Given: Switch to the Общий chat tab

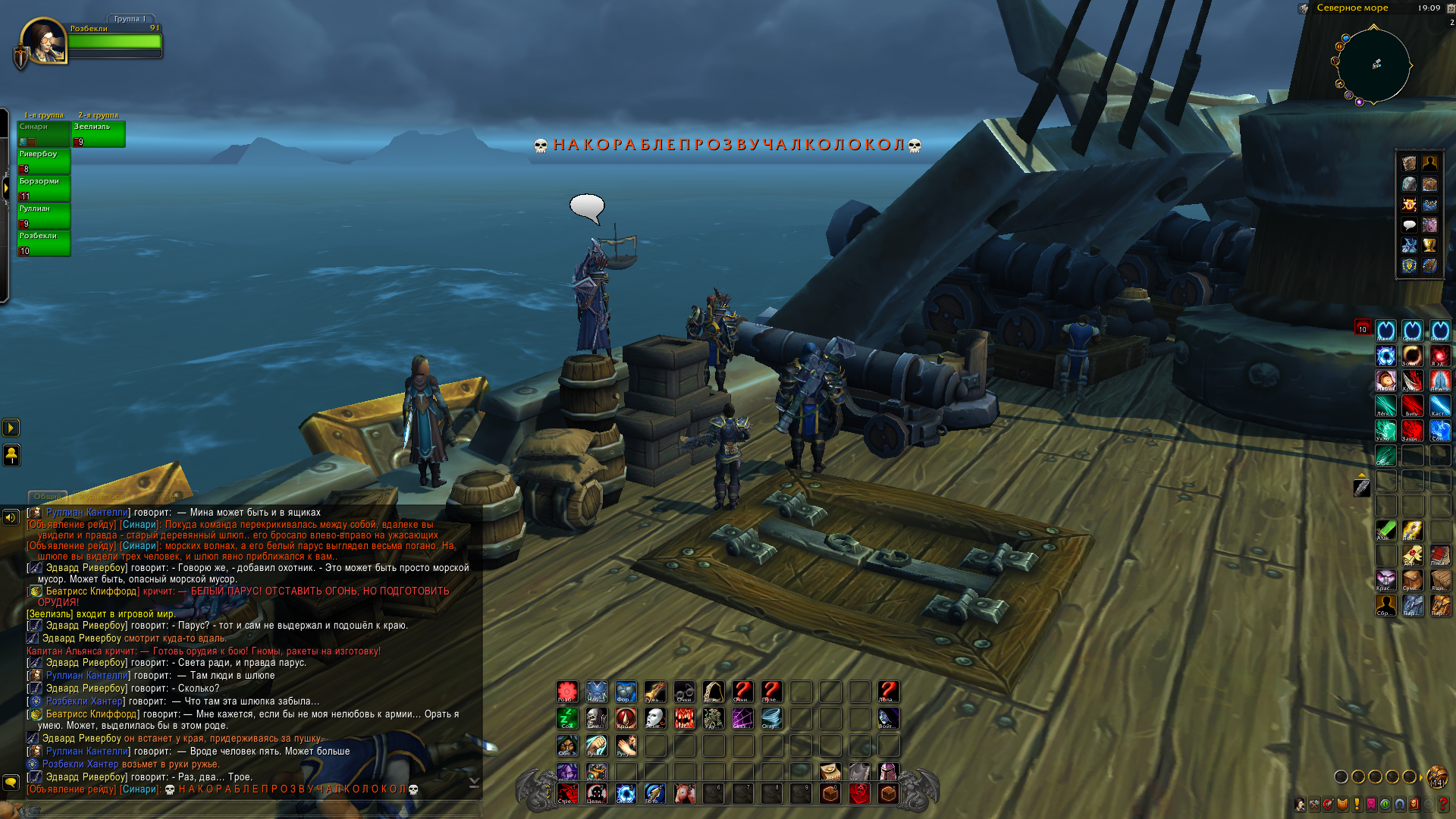Looking at the screenshot, I should click(x=47, y=497).
